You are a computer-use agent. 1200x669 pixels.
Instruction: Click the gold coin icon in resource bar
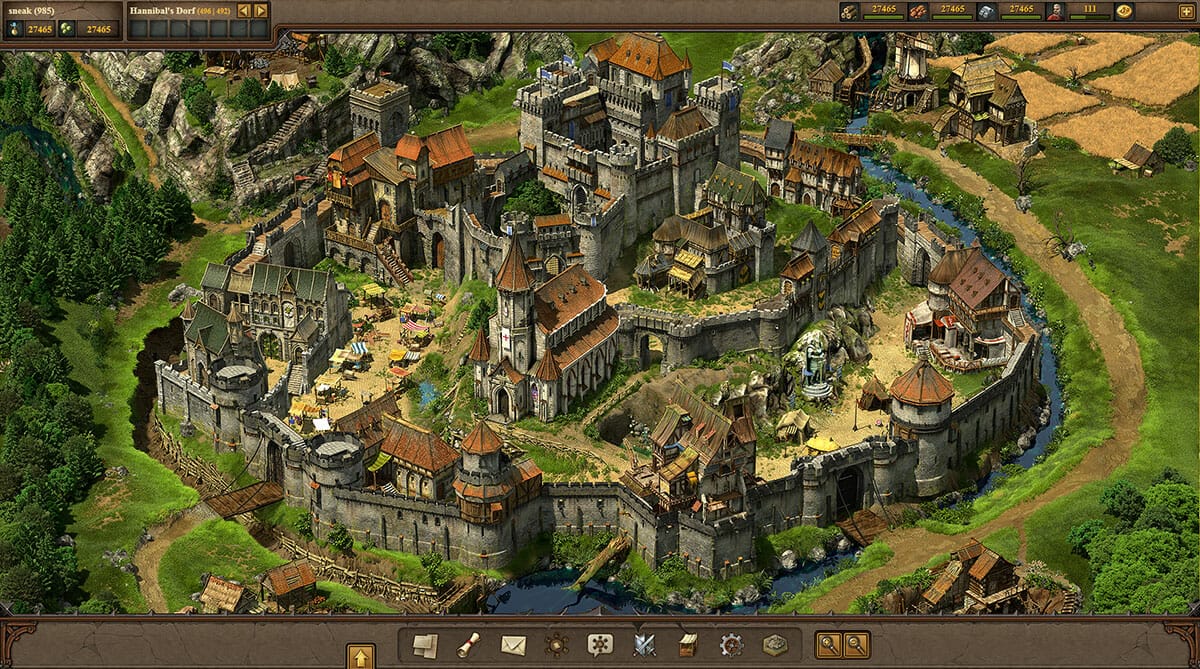coord(1125,12)
